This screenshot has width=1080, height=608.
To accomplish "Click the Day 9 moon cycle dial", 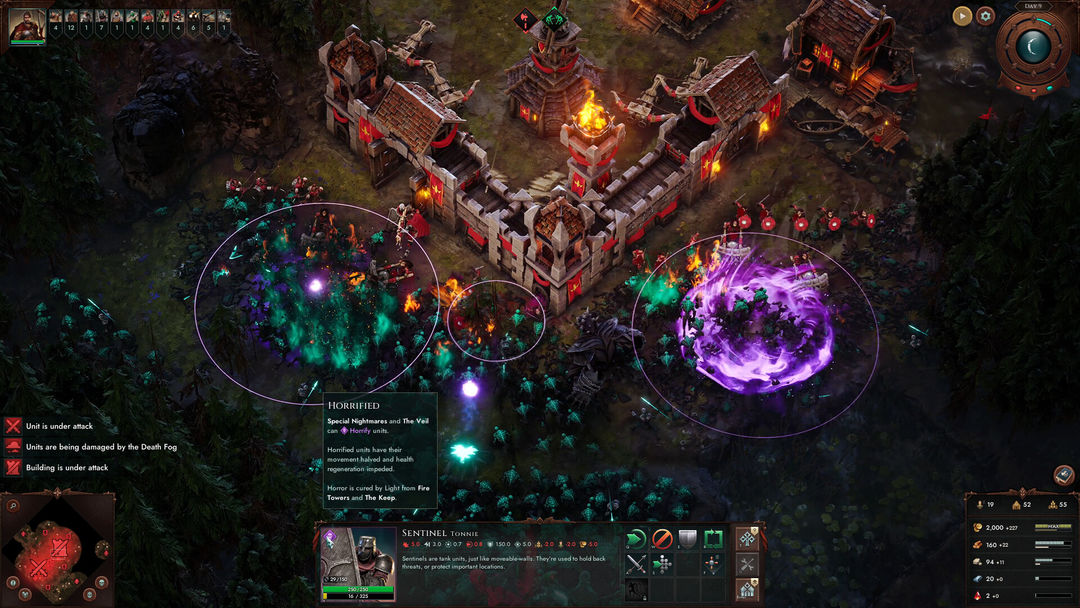I will (x=1033, y=45).
